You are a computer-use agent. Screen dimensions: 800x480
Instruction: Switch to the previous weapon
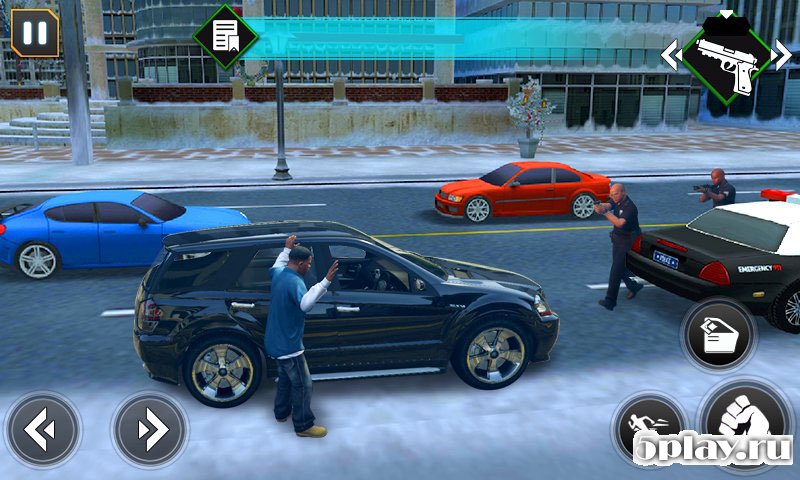tap(671, 54)
